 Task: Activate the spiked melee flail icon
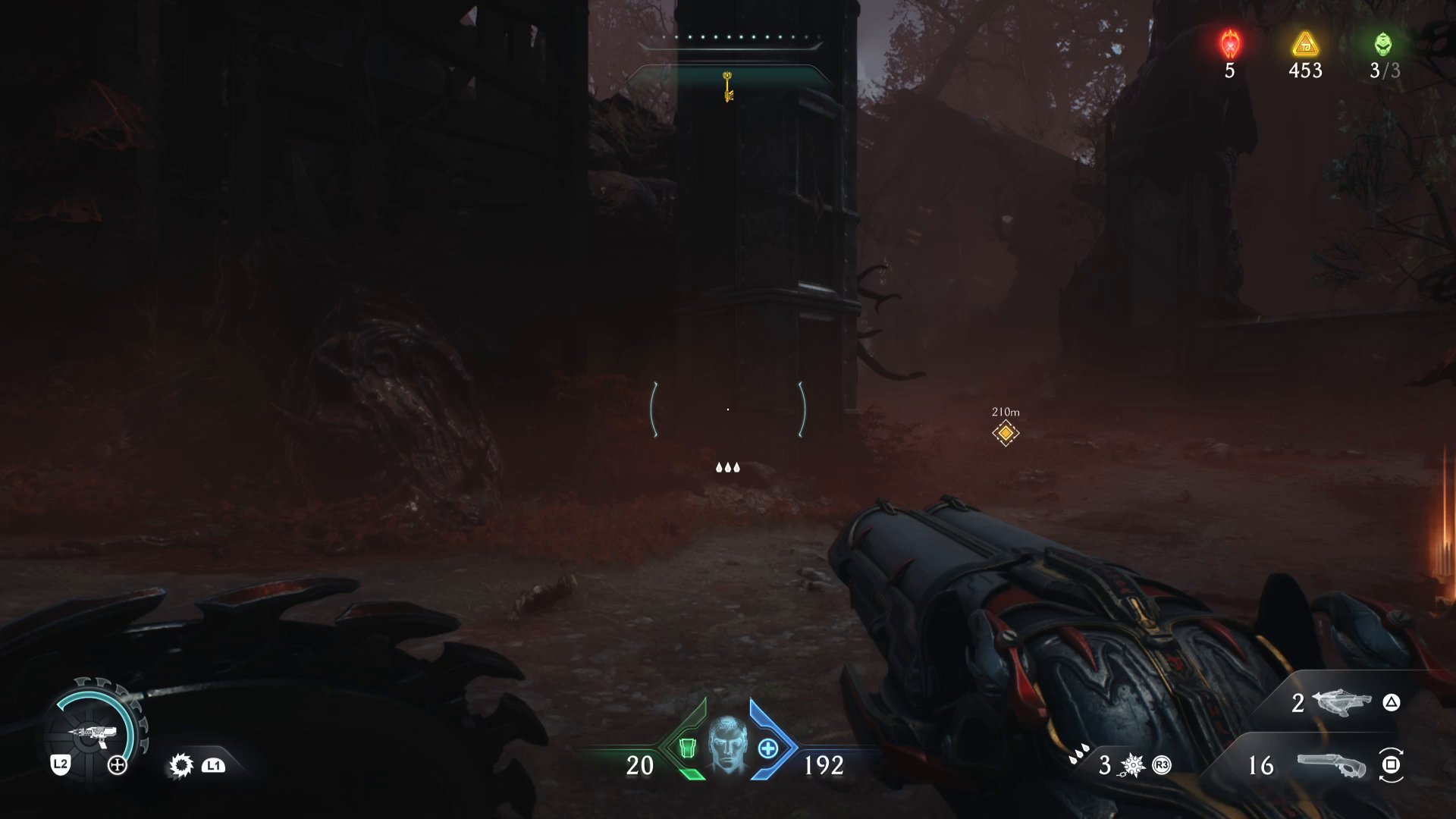point(1132,765)
